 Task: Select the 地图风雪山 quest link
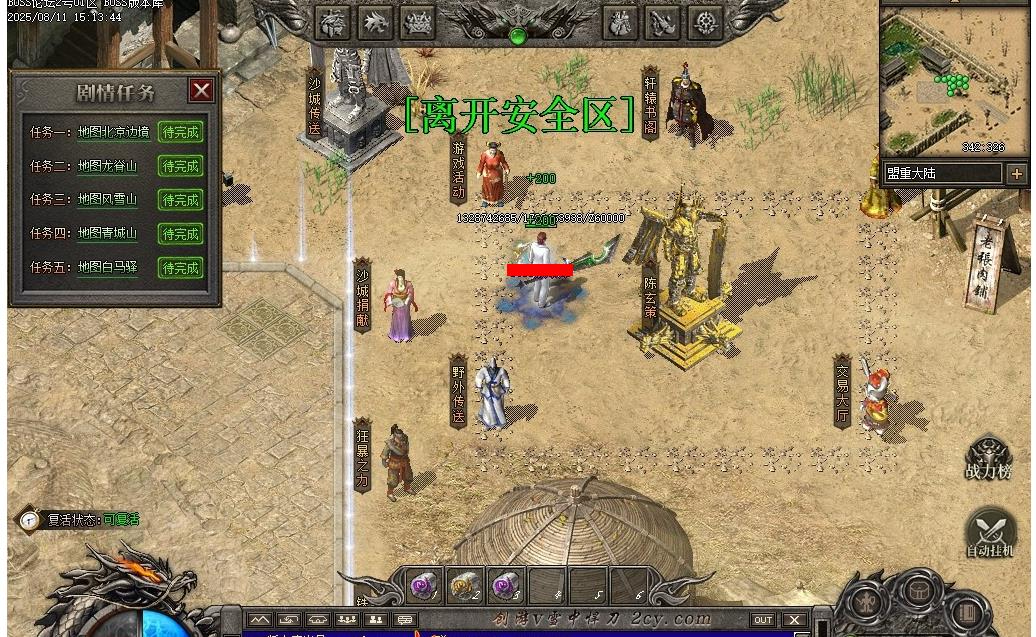coord(107,200)
